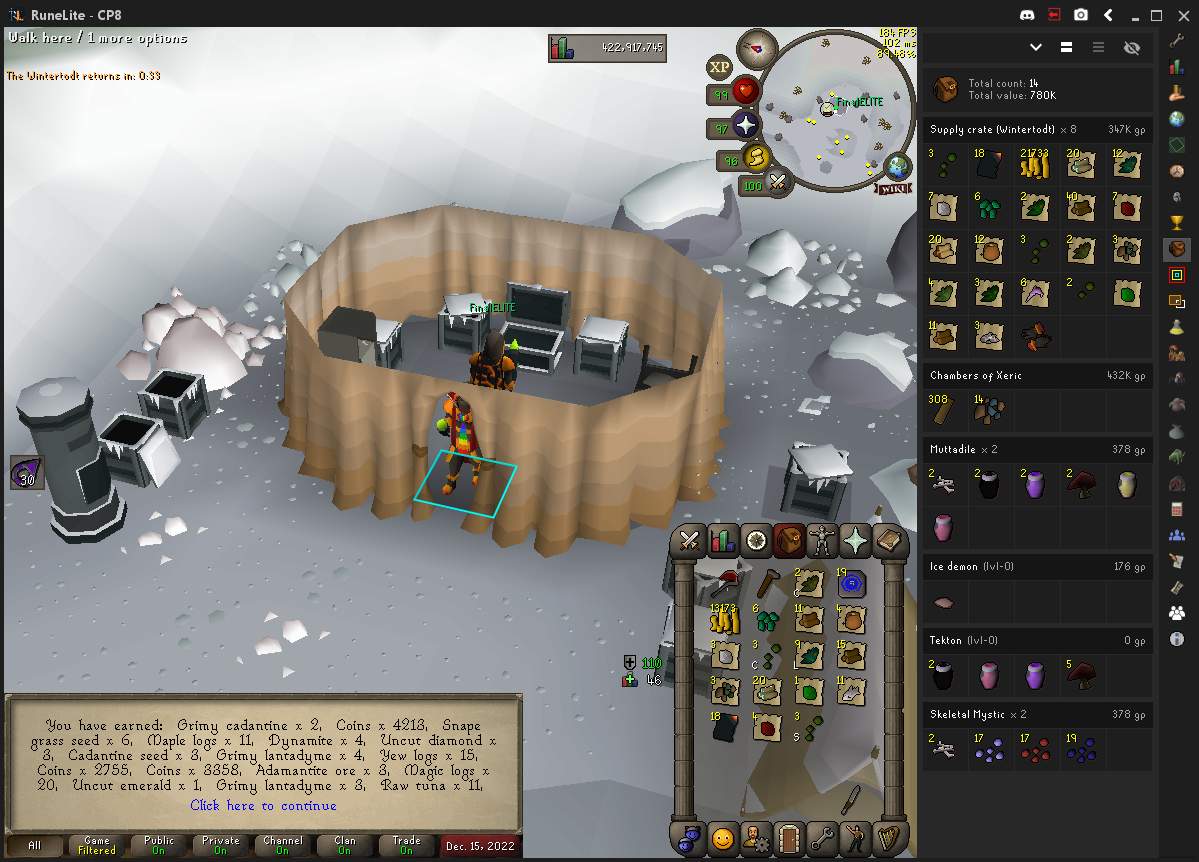Switch to the Skills tab
The height and width of the screenshot is (862, 1199).
tap(722, 541)
